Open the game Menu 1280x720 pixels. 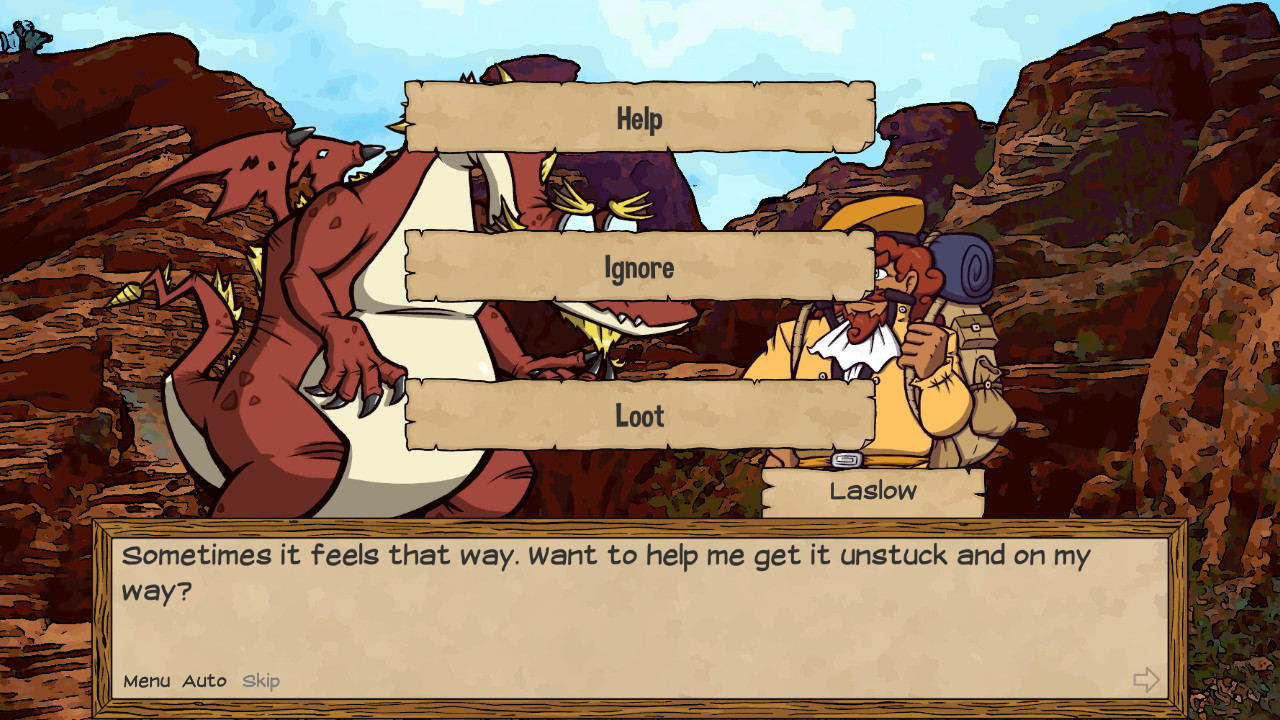click(146, 681)
